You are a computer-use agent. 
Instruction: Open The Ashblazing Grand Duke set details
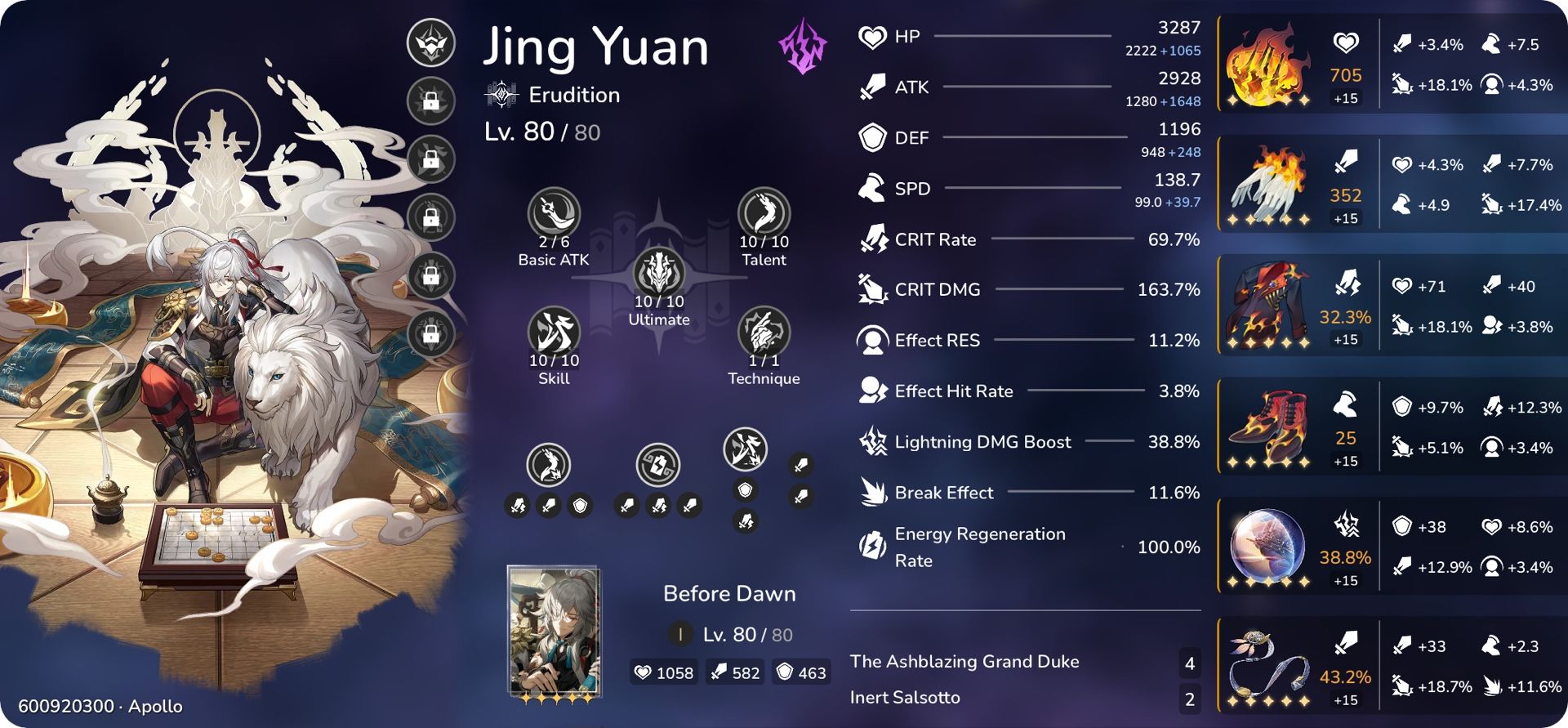pos(964,662)
